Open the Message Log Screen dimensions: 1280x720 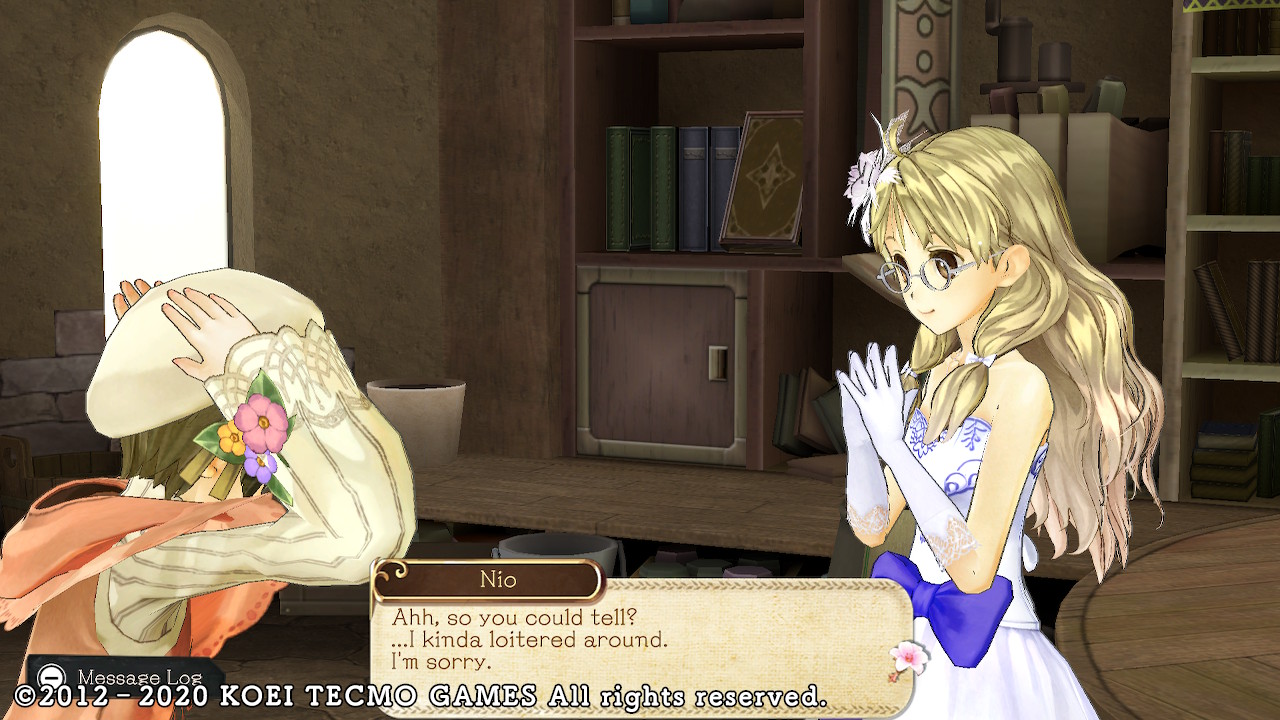coord(126,678)
